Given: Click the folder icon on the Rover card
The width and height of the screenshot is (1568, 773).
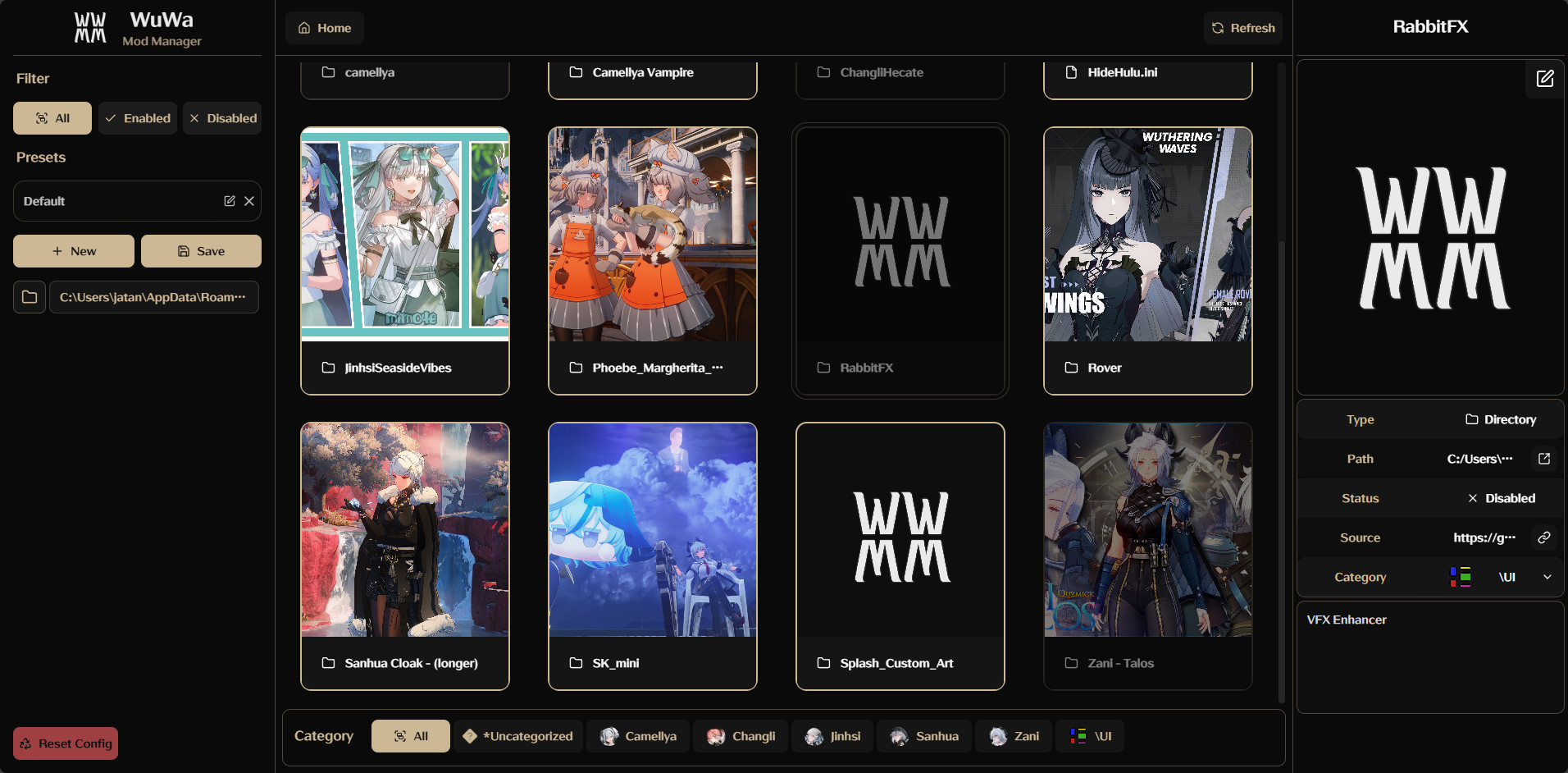Looking at the screenshot, I should coord(1071,368).
